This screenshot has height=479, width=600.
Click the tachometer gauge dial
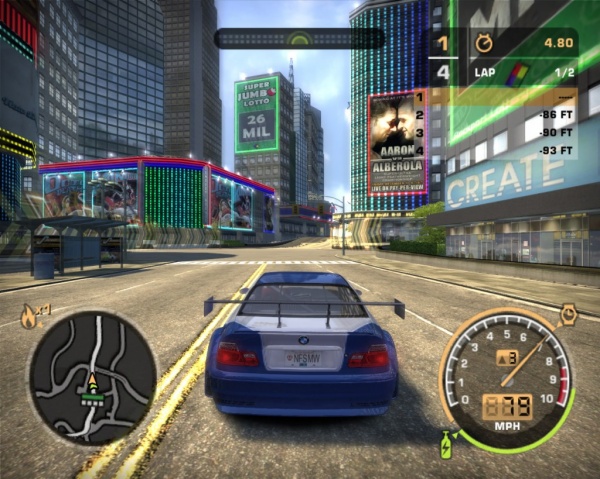coord(509,373)
